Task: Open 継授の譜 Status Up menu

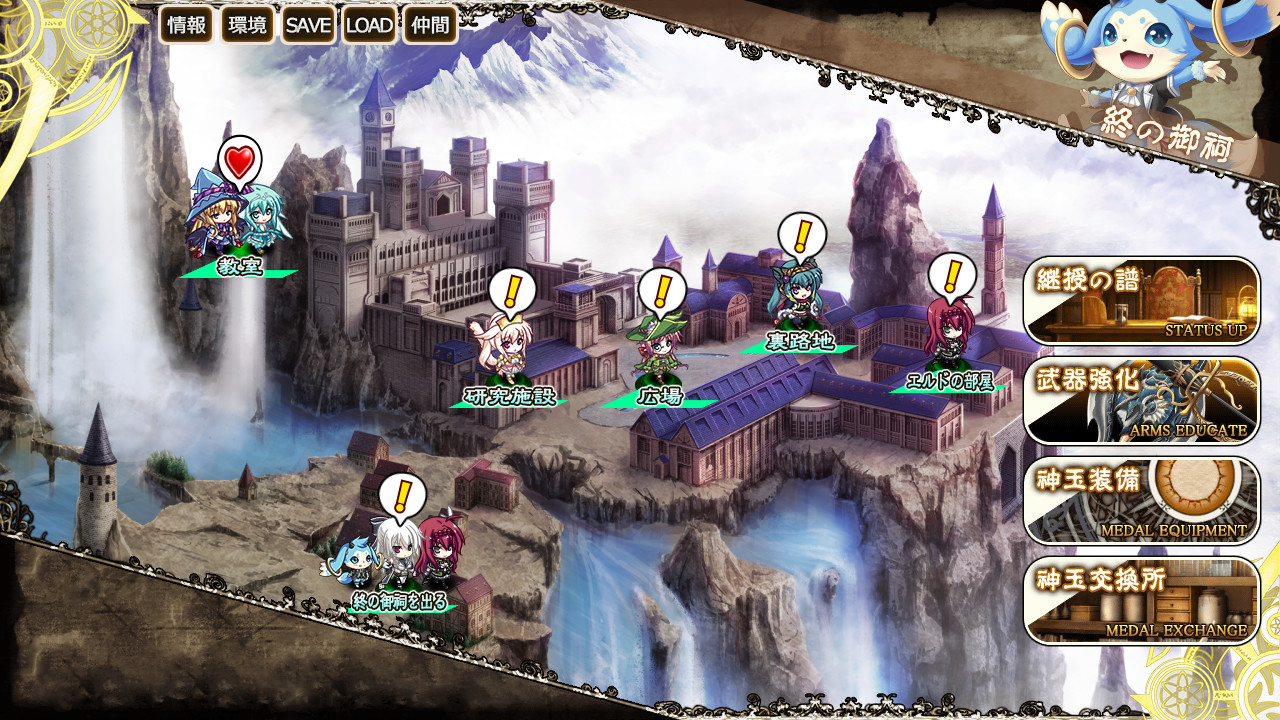Action: 1141,301
